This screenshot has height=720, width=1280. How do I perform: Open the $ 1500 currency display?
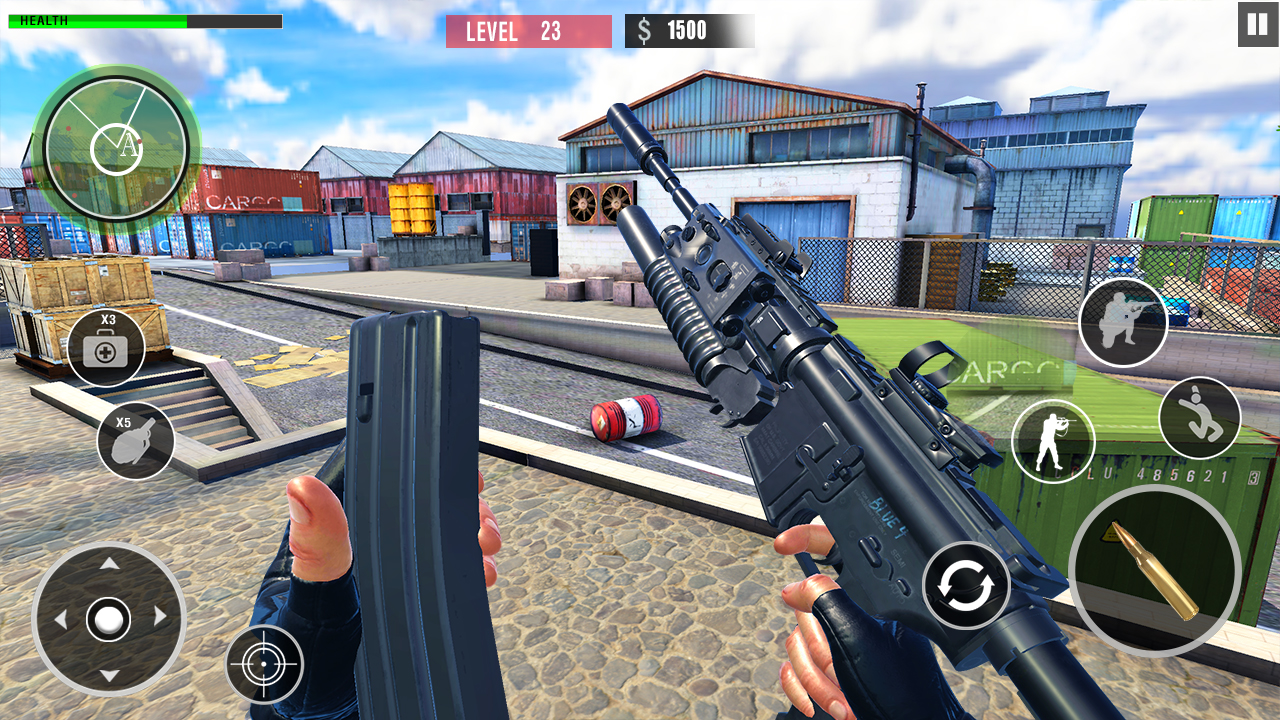click(688, 30)
